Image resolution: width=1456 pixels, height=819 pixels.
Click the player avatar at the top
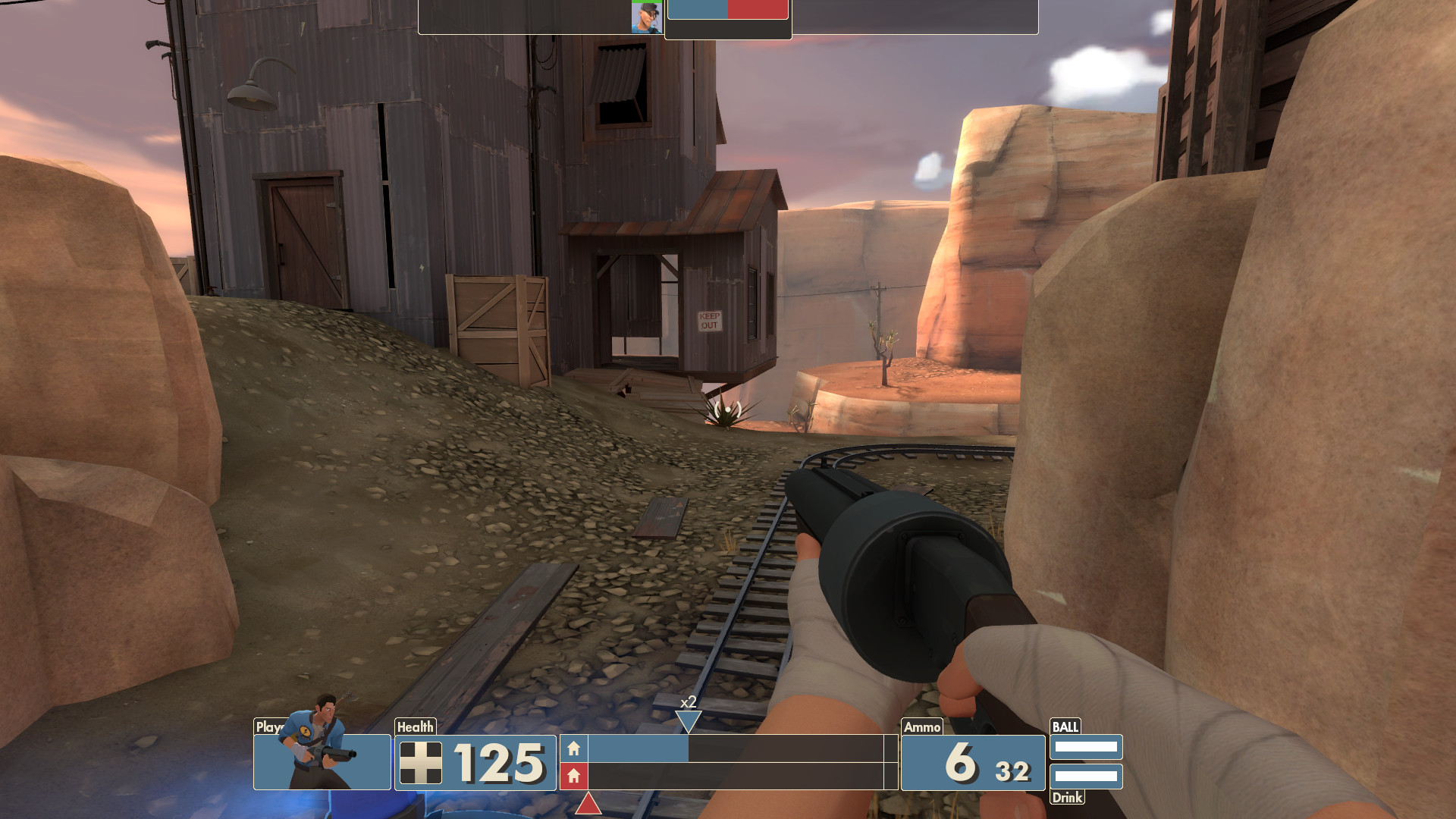coord(646,17)
